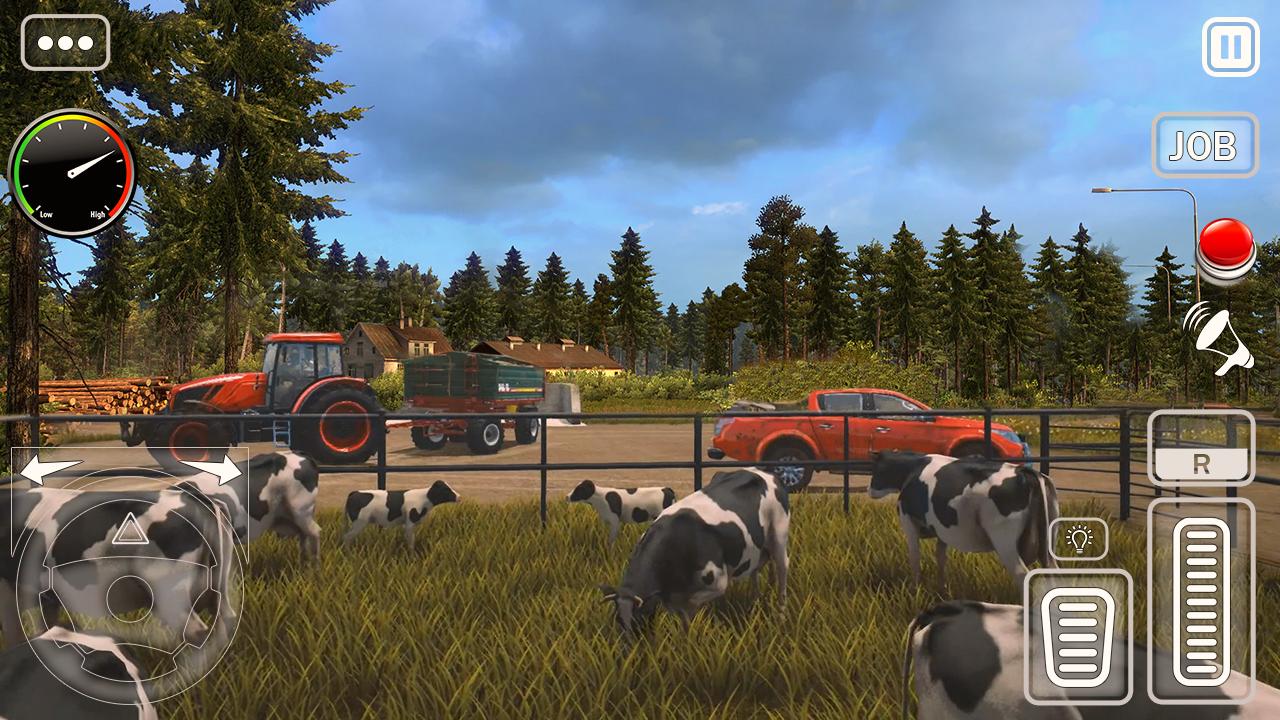
Task: Tap the brake pedal
Action: (x=1078, y=636)
